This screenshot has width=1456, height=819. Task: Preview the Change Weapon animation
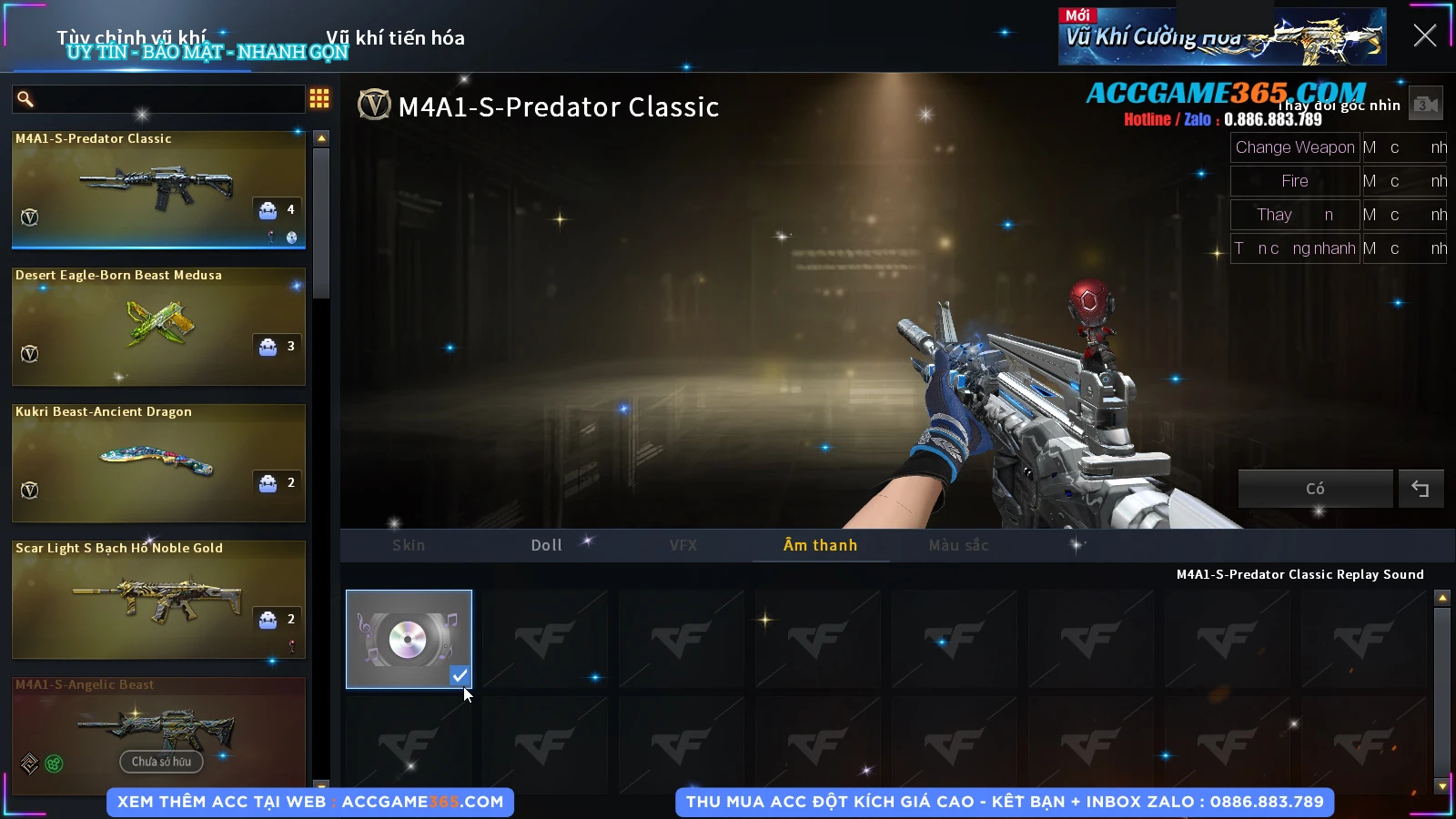point(1294,147)
